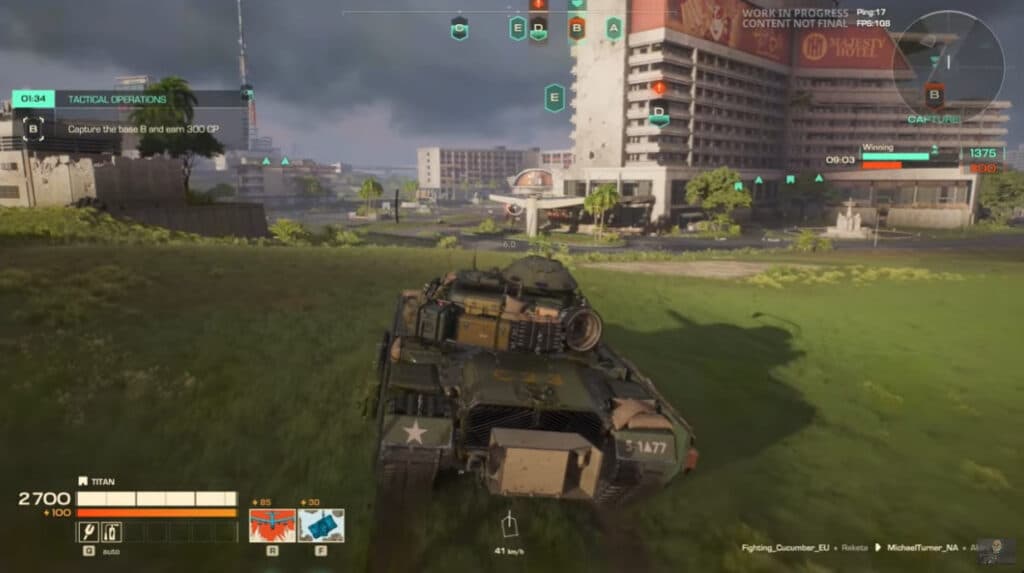Call in the red airstrike plane ability
The width and height of the screenshot is (1024, 573).
[271, 525]
